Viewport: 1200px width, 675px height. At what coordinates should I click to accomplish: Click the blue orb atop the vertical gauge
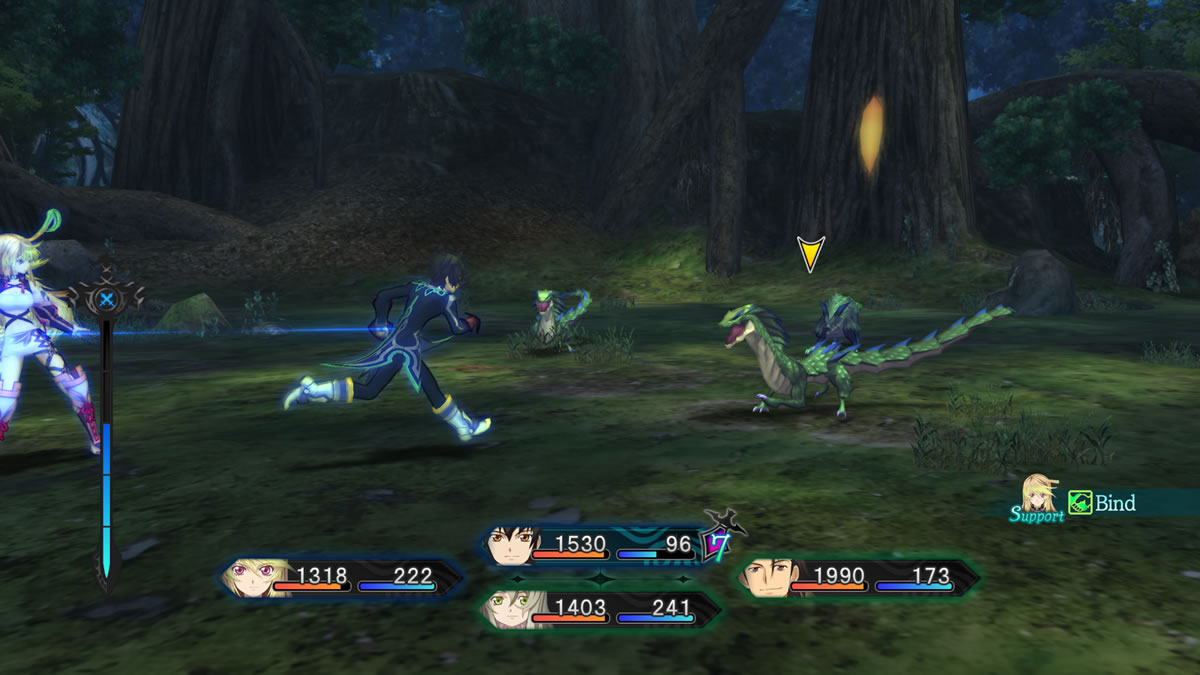pos(106,298)
